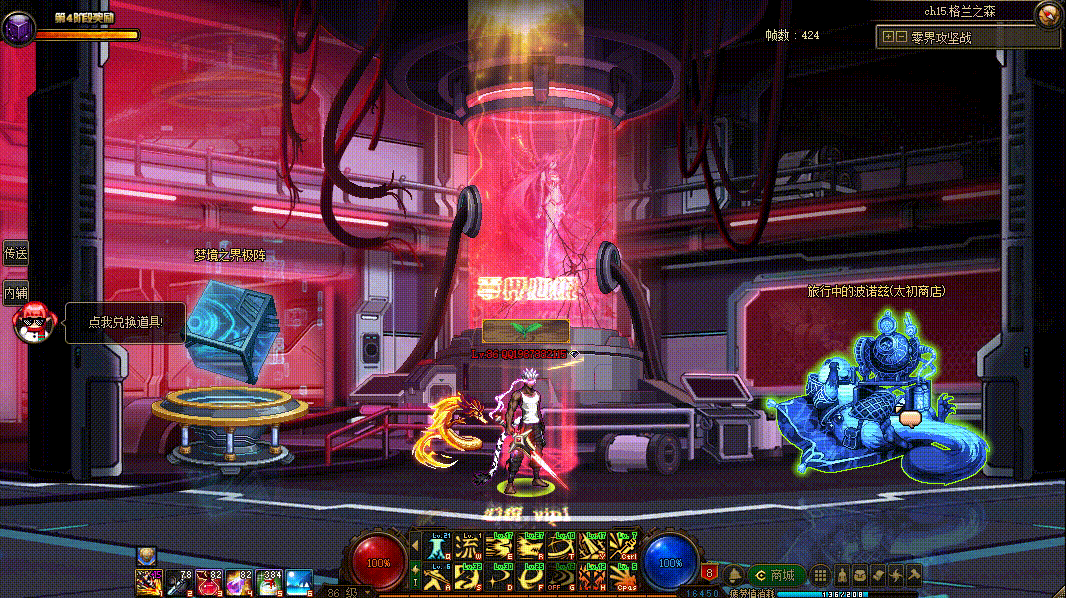Click the character portrait icon above the quick slots
1066x598 pixels.
click(146, 555)
